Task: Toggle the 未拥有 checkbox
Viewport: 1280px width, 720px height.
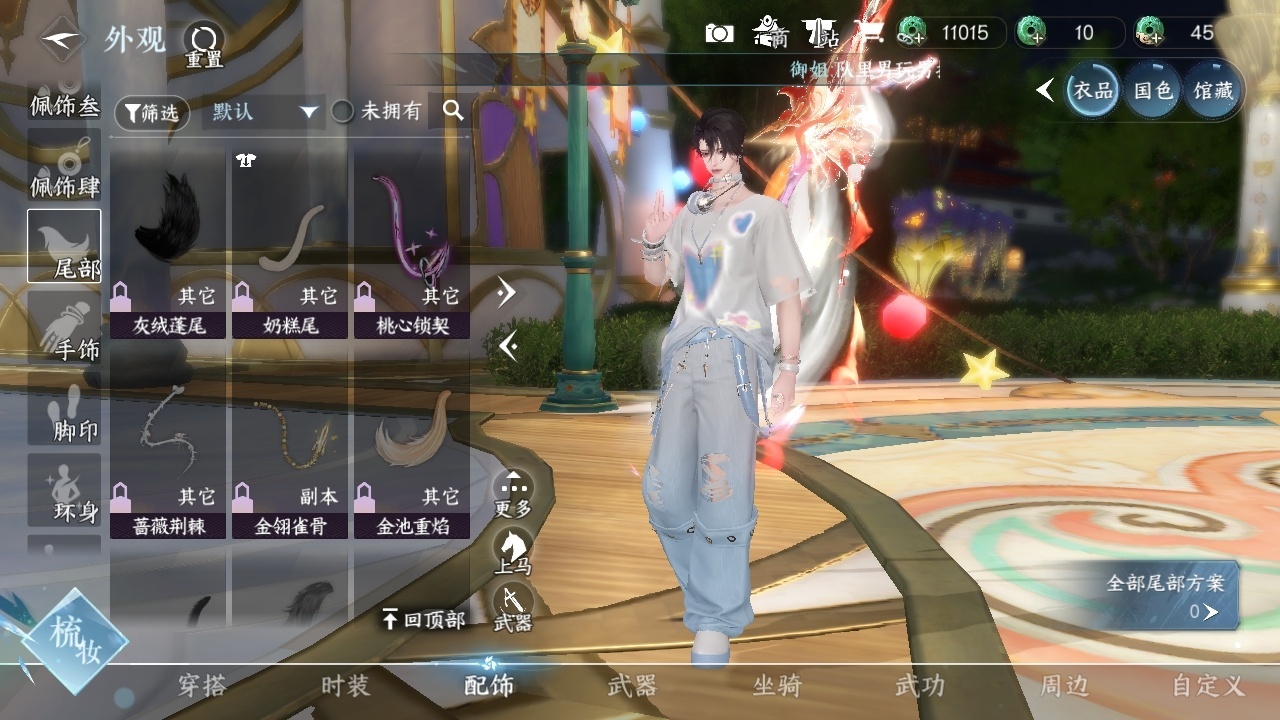Action: (x=343, y=112)
